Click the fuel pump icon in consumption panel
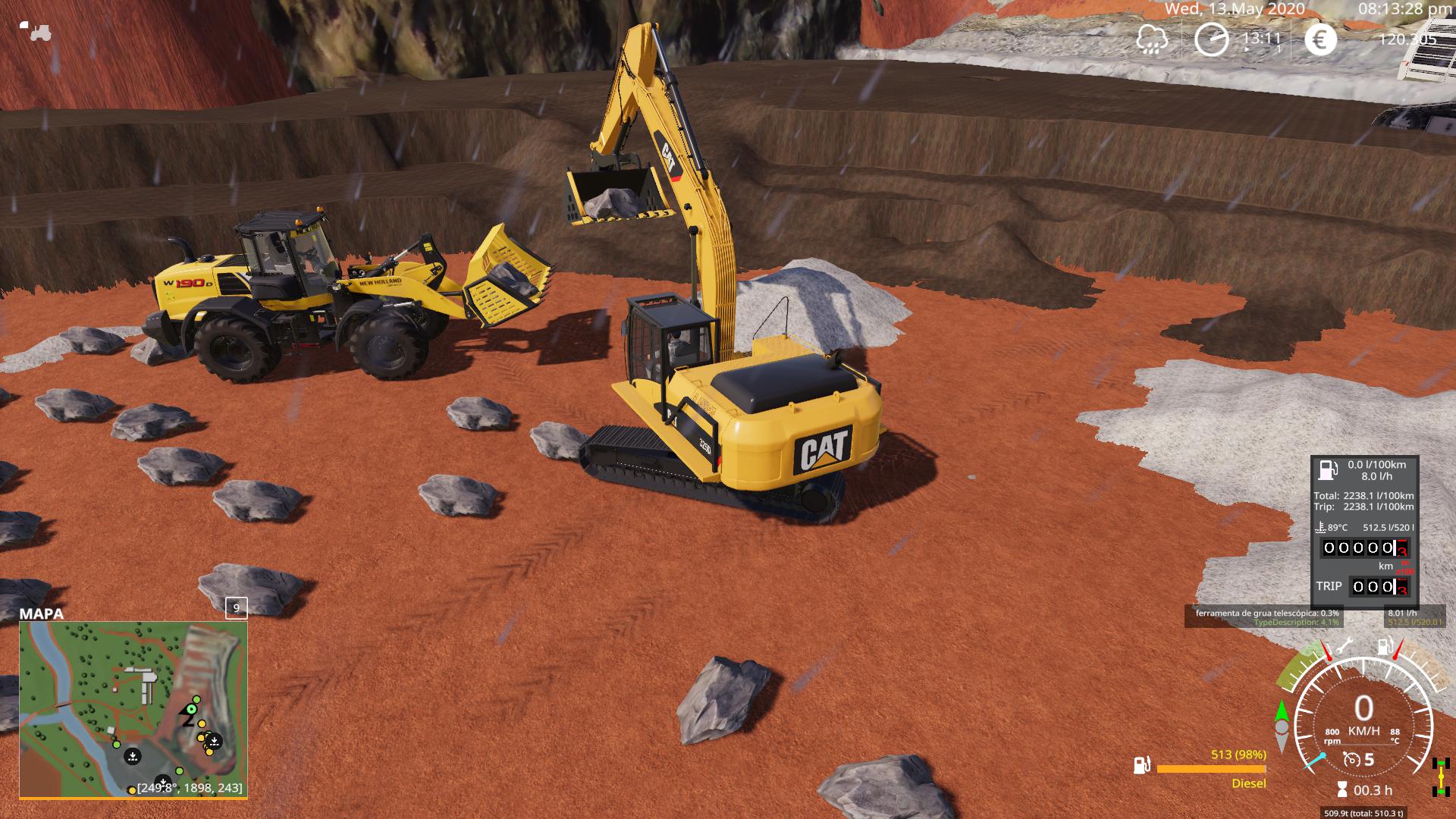 point(1328,470)
